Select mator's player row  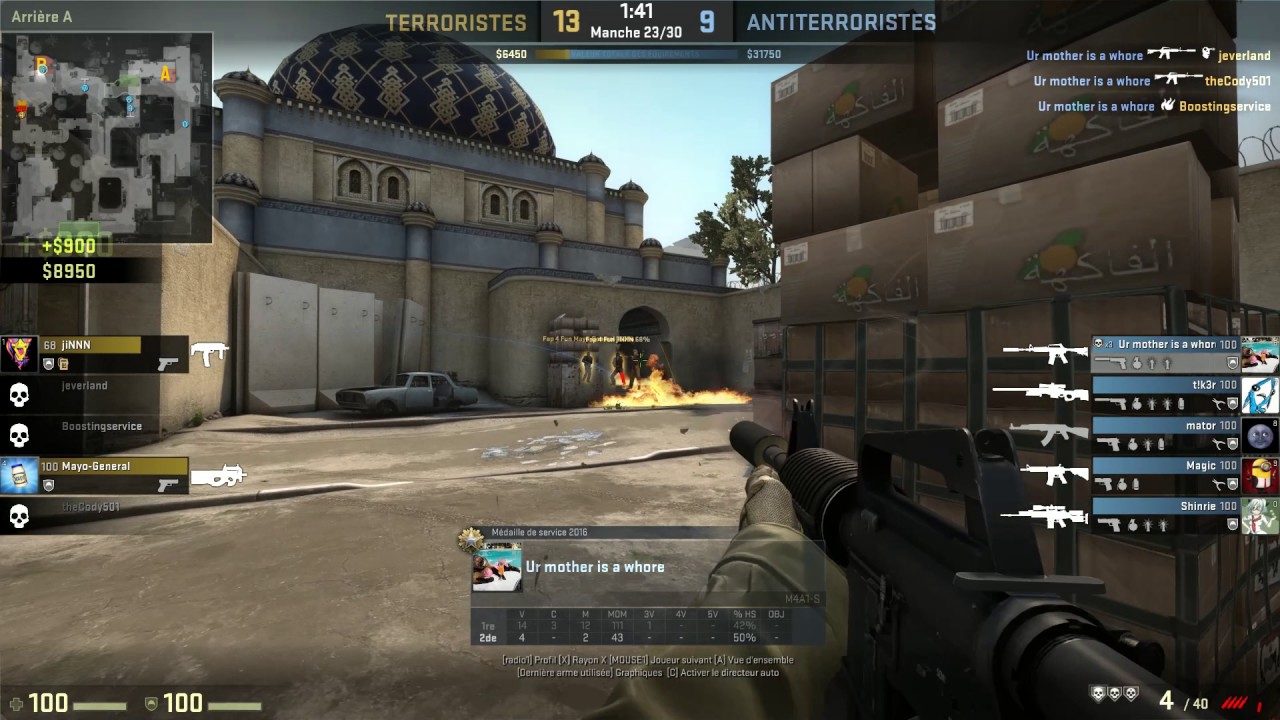pos(1166,434)
